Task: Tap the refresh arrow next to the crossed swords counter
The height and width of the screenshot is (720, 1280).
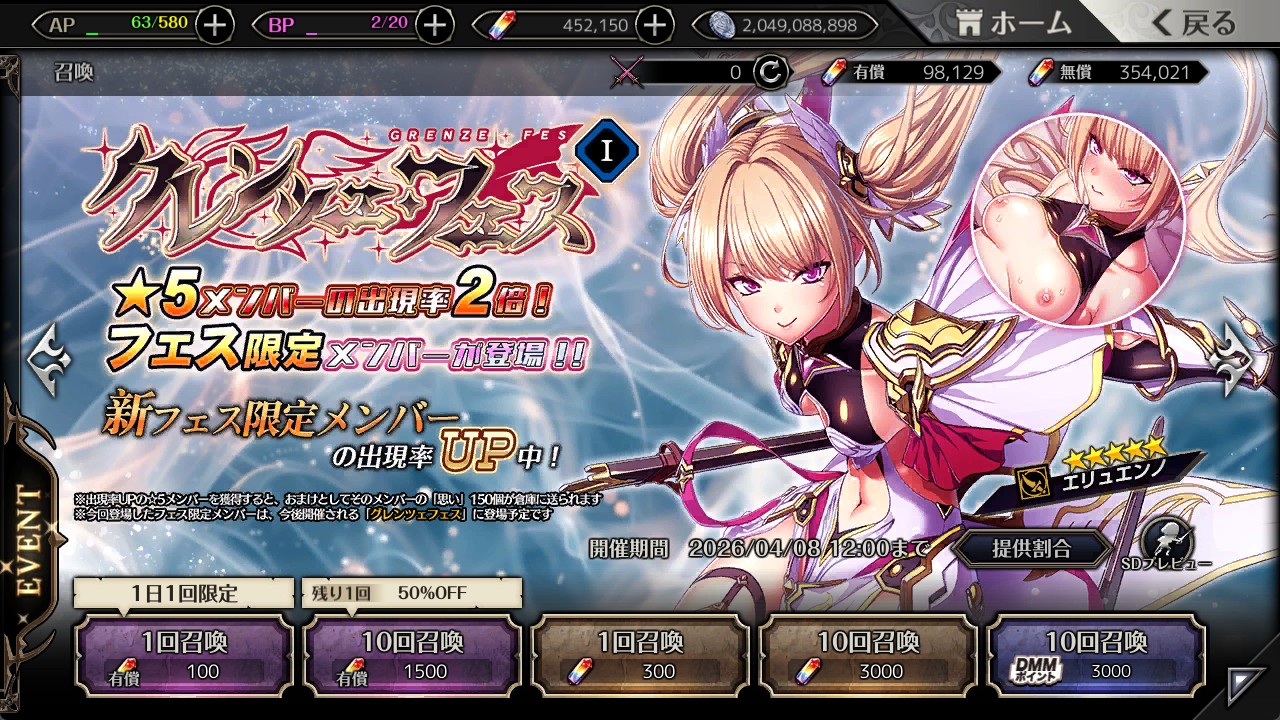Action: pos(771,71)
